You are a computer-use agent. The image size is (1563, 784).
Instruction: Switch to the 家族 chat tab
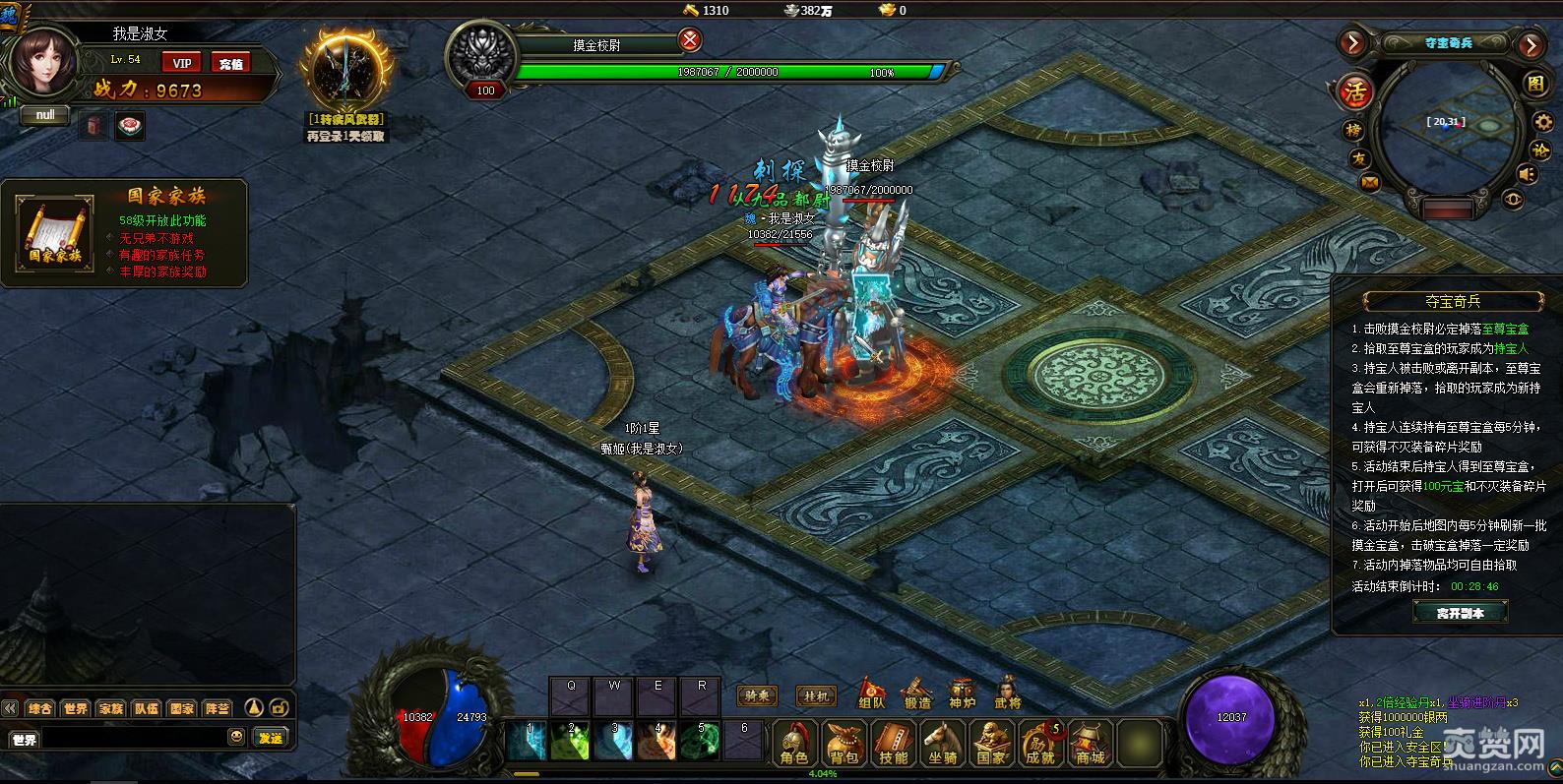111,708
